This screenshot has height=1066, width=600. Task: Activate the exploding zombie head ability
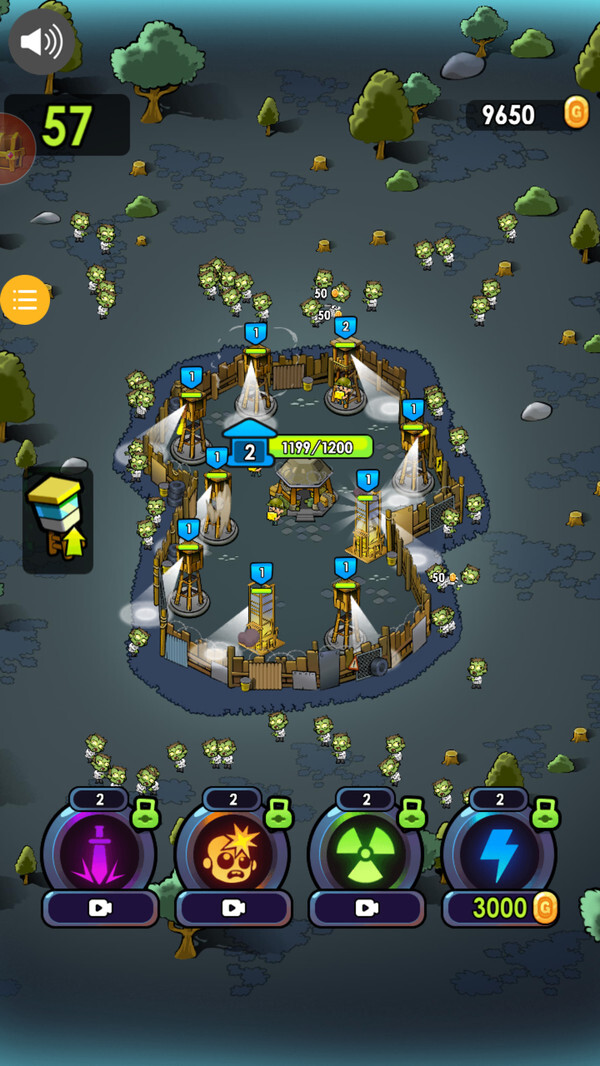[233, 853]
